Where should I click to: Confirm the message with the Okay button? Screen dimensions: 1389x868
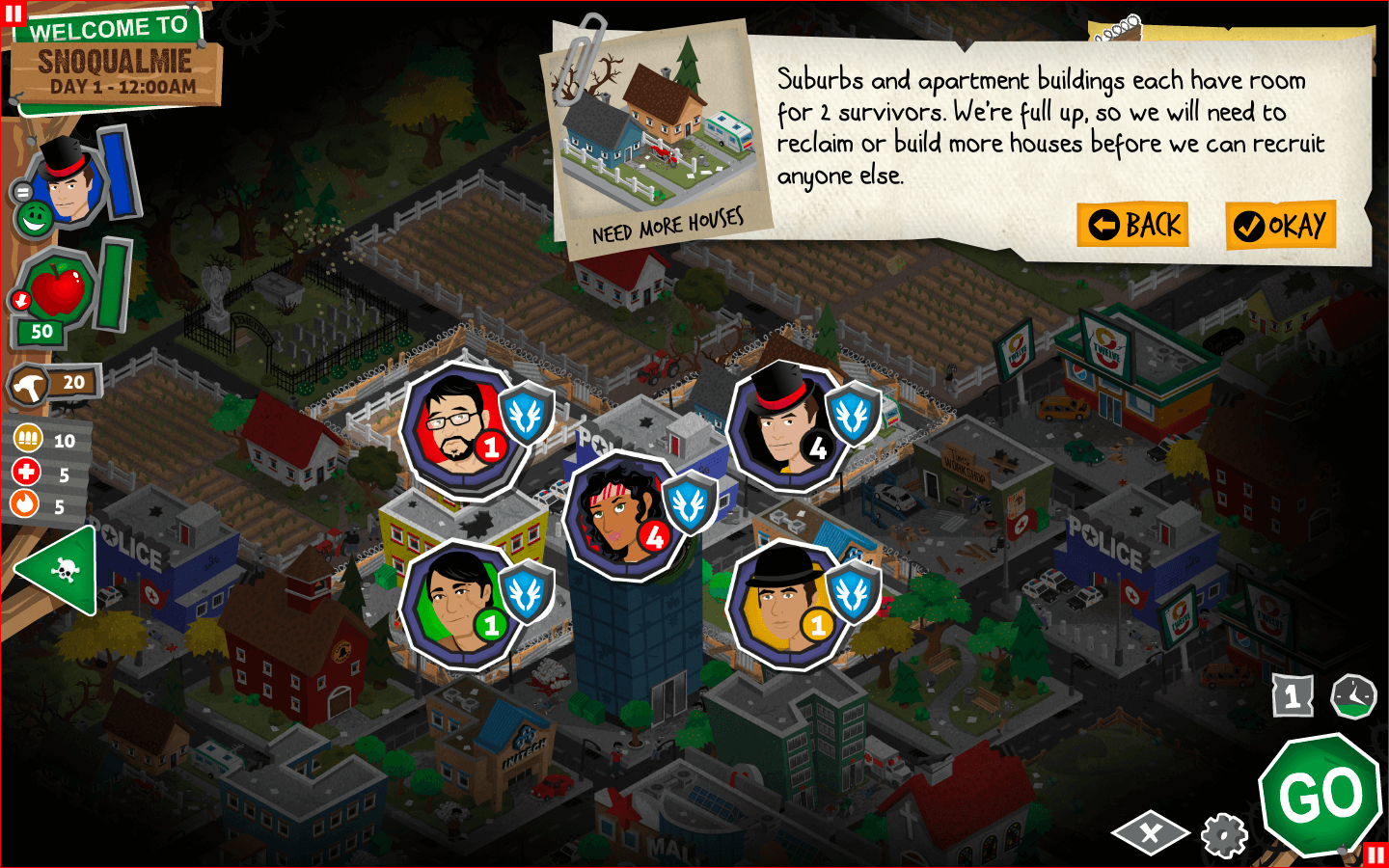[1280, 226]
